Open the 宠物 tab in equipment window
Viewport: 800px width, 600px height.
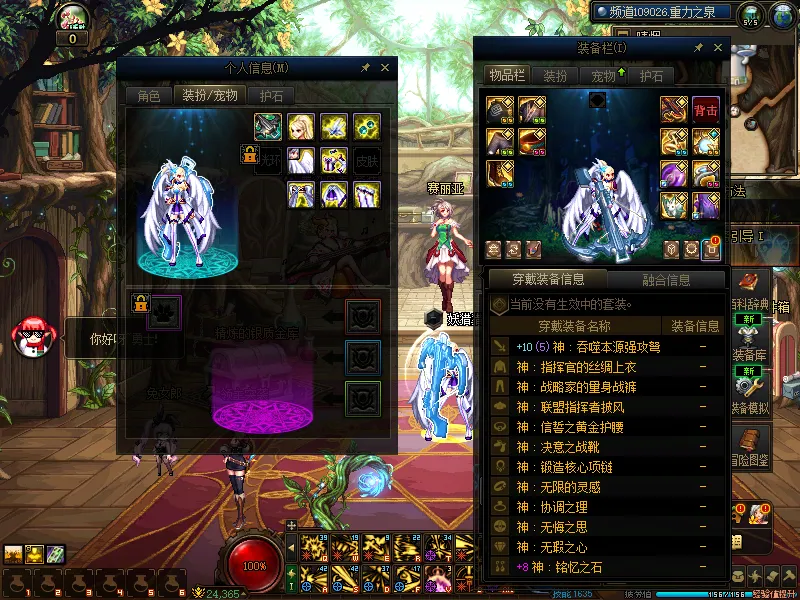point(604,76)
